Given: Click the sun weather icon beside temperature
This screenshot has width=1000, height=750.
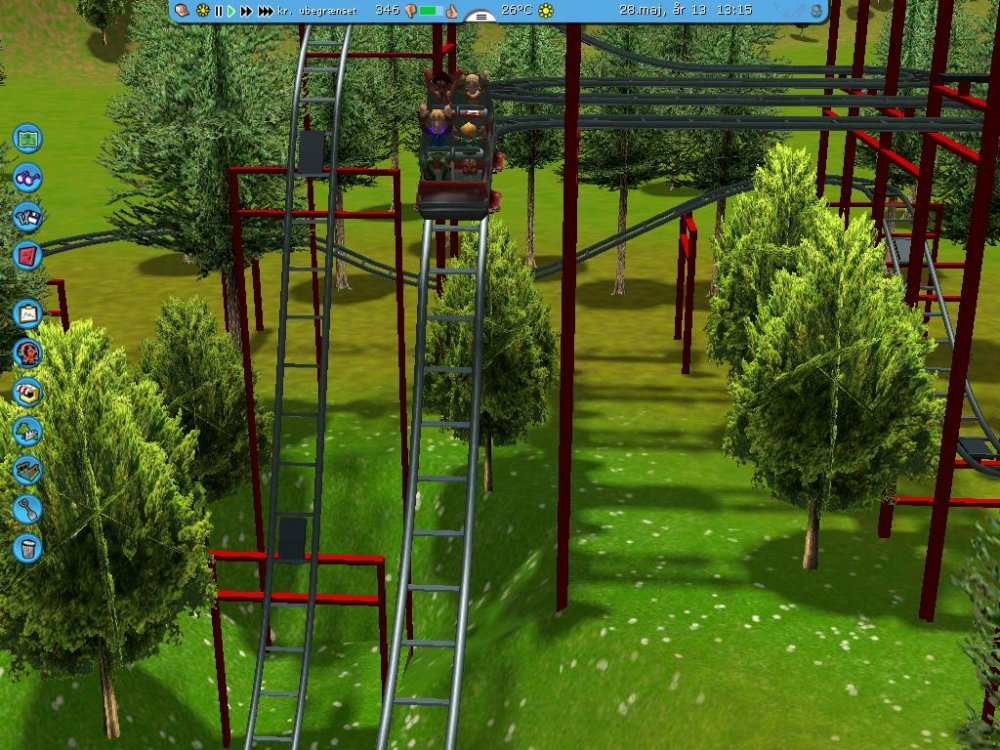Looking at the screenshot, I should [x=545, y=11].
